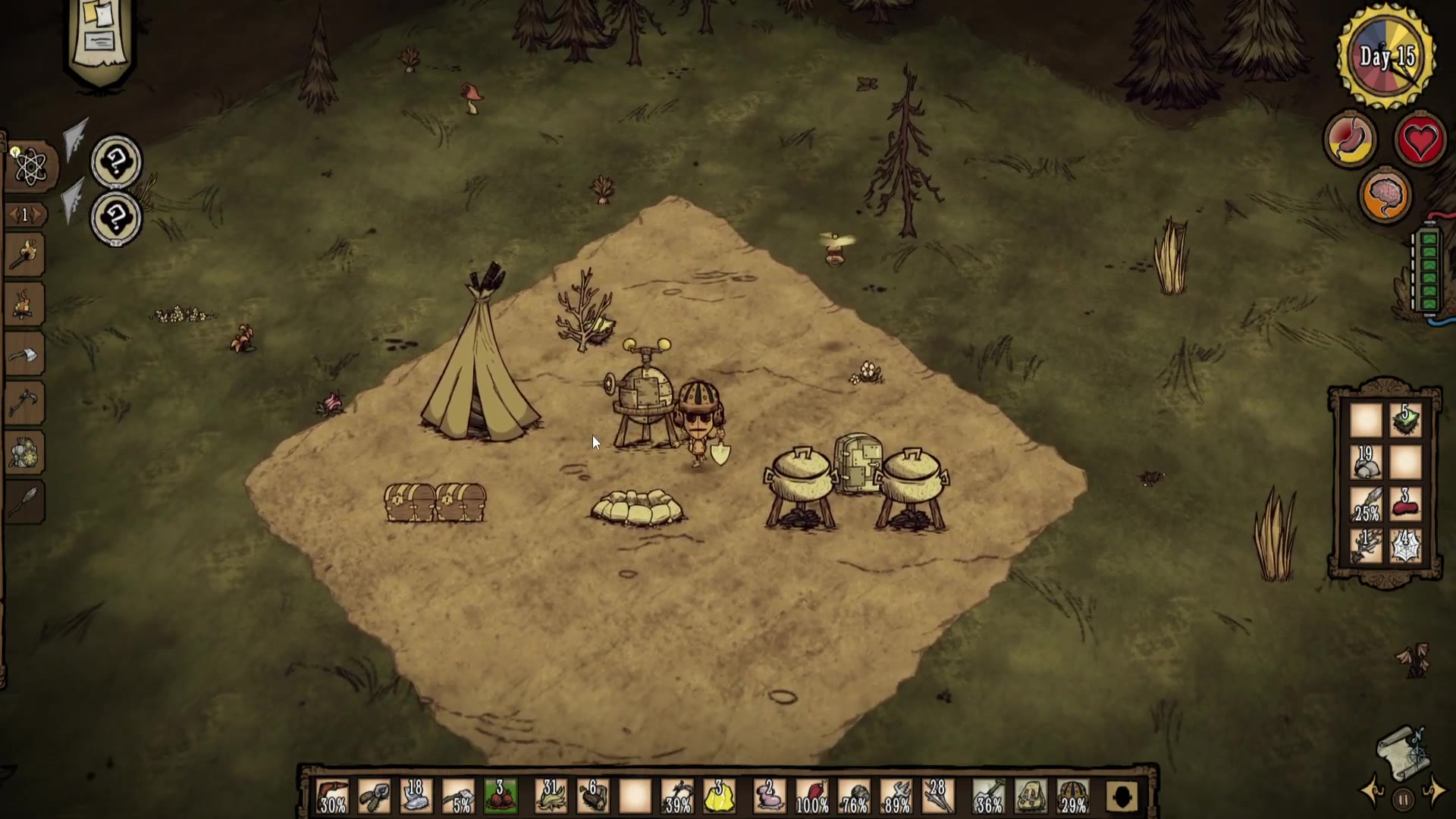The height and width of the screenshot is (819, 1456).
Task: Select the campfire pinned recipe
Action: click(x=24, y=303)
